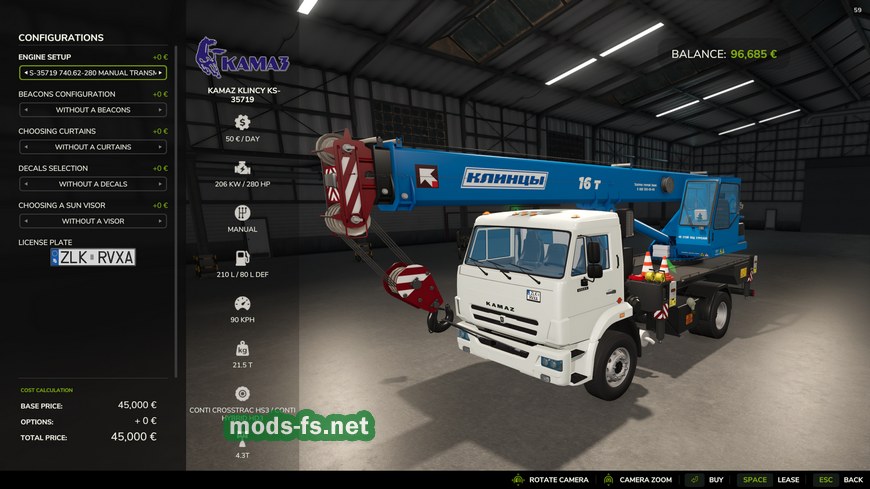
Task: Select next engine setup option
Action: pyautogui.click(x=160, y=73)
